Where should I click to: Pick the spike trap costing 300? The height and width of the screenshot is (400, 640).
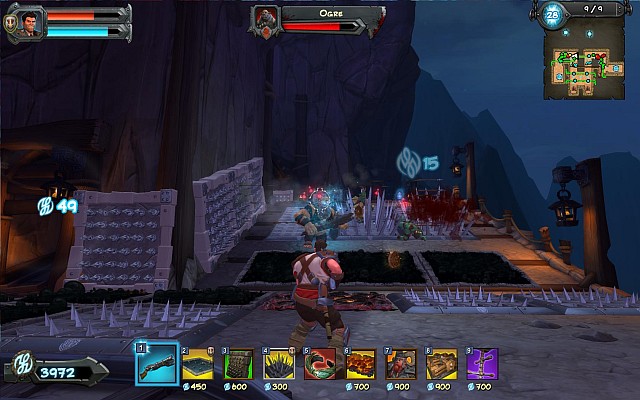pyautogui.click(x=279, y=364)
